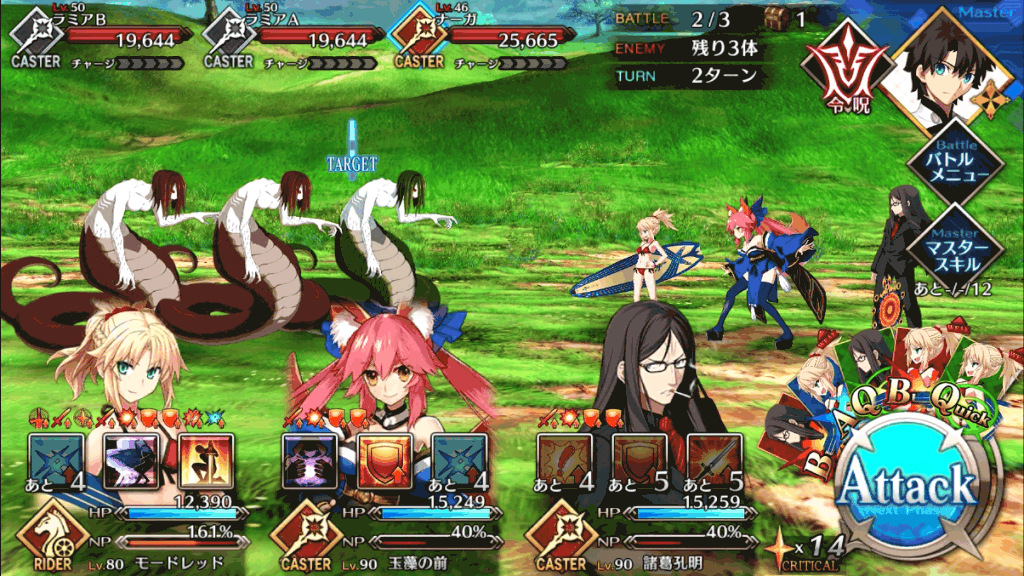Viewport: 1024px width, 576px height.
Task: Choose Tamamo's third skill on 4-turn cooldown
Action: pyautogui.click(x=459, y=461)
